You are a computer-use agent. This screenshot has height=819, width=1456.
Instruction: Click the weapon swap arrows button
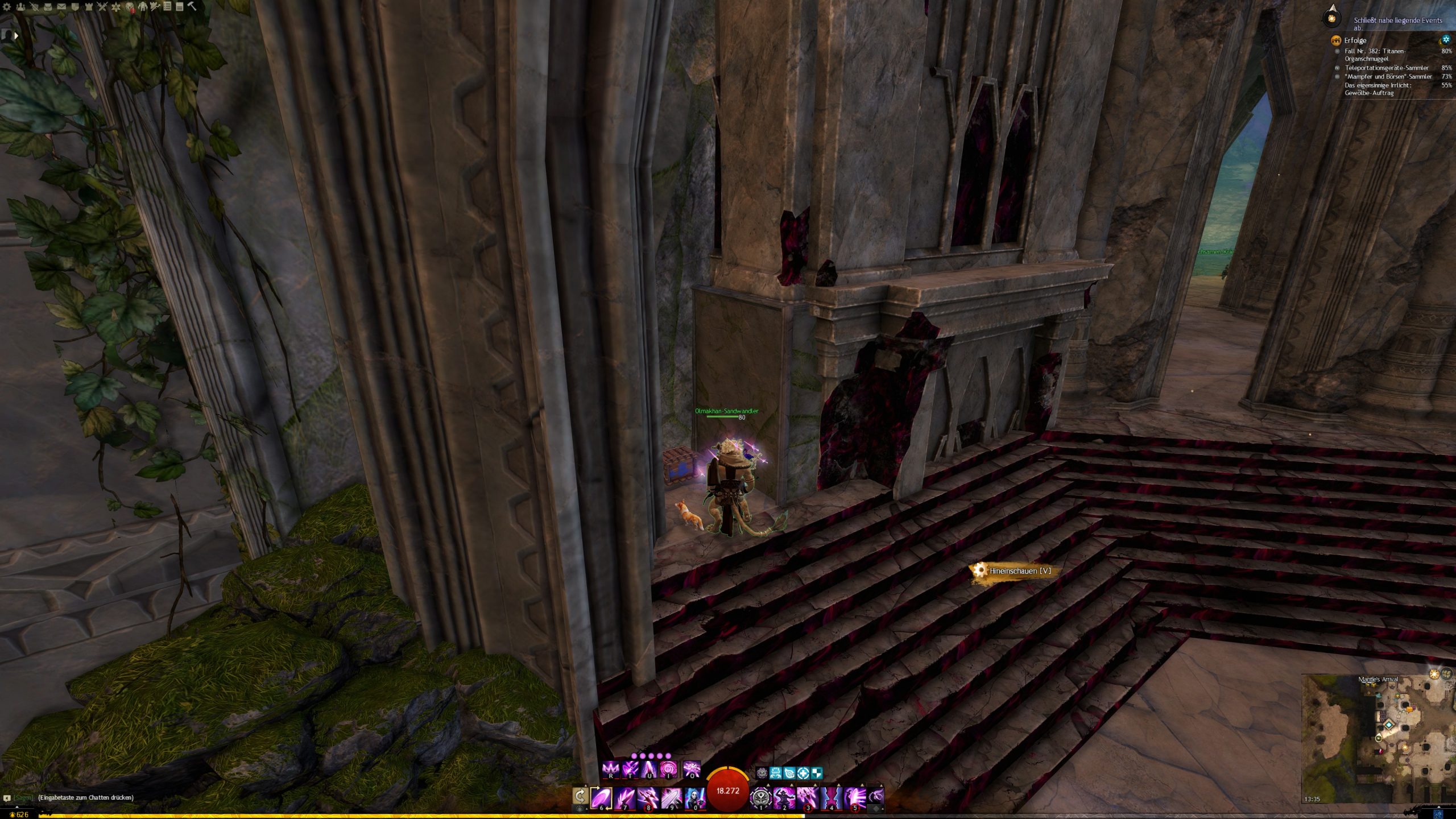[580, 796]
